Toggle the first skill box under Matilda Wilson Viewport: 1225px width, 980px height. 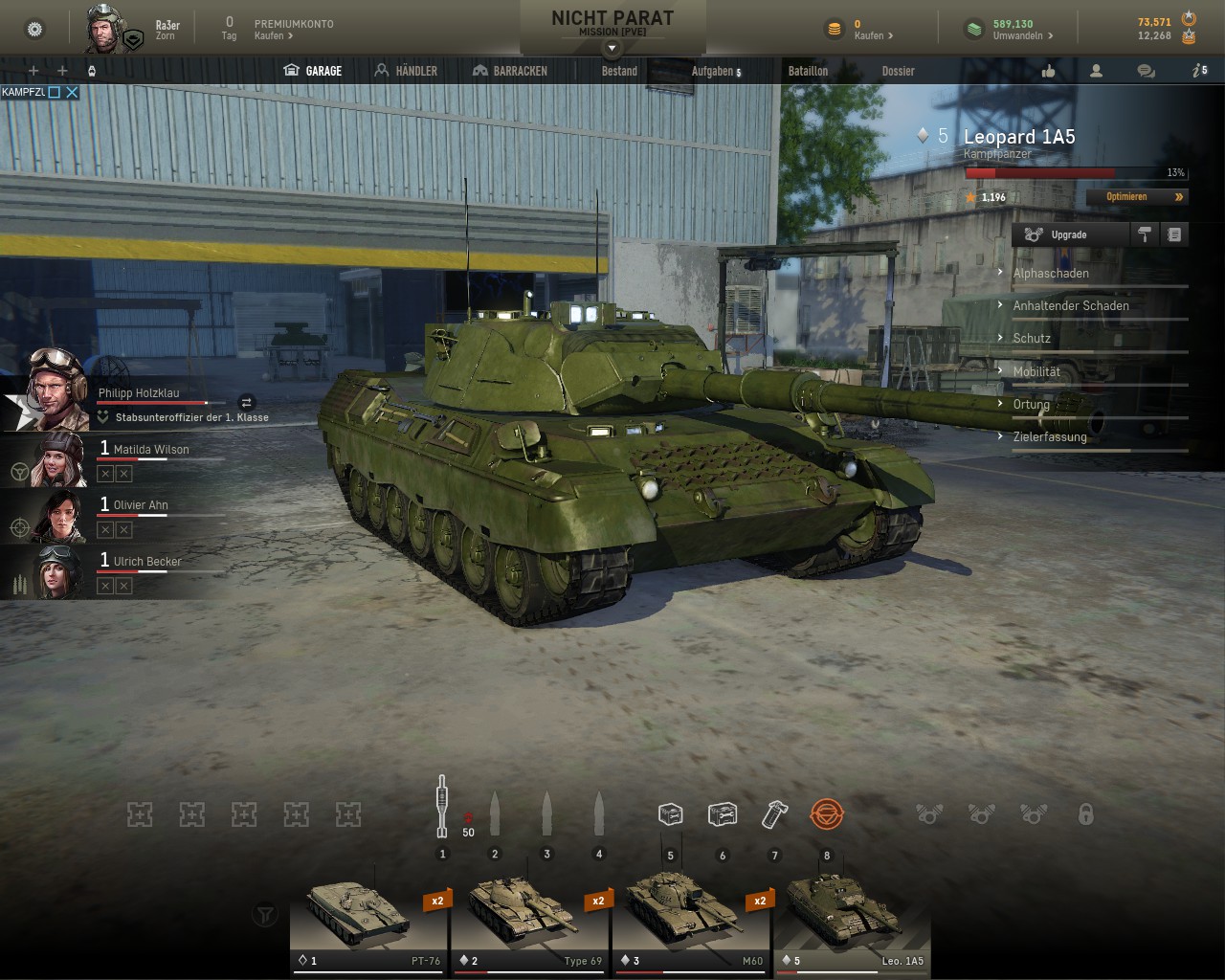(104, 473)
